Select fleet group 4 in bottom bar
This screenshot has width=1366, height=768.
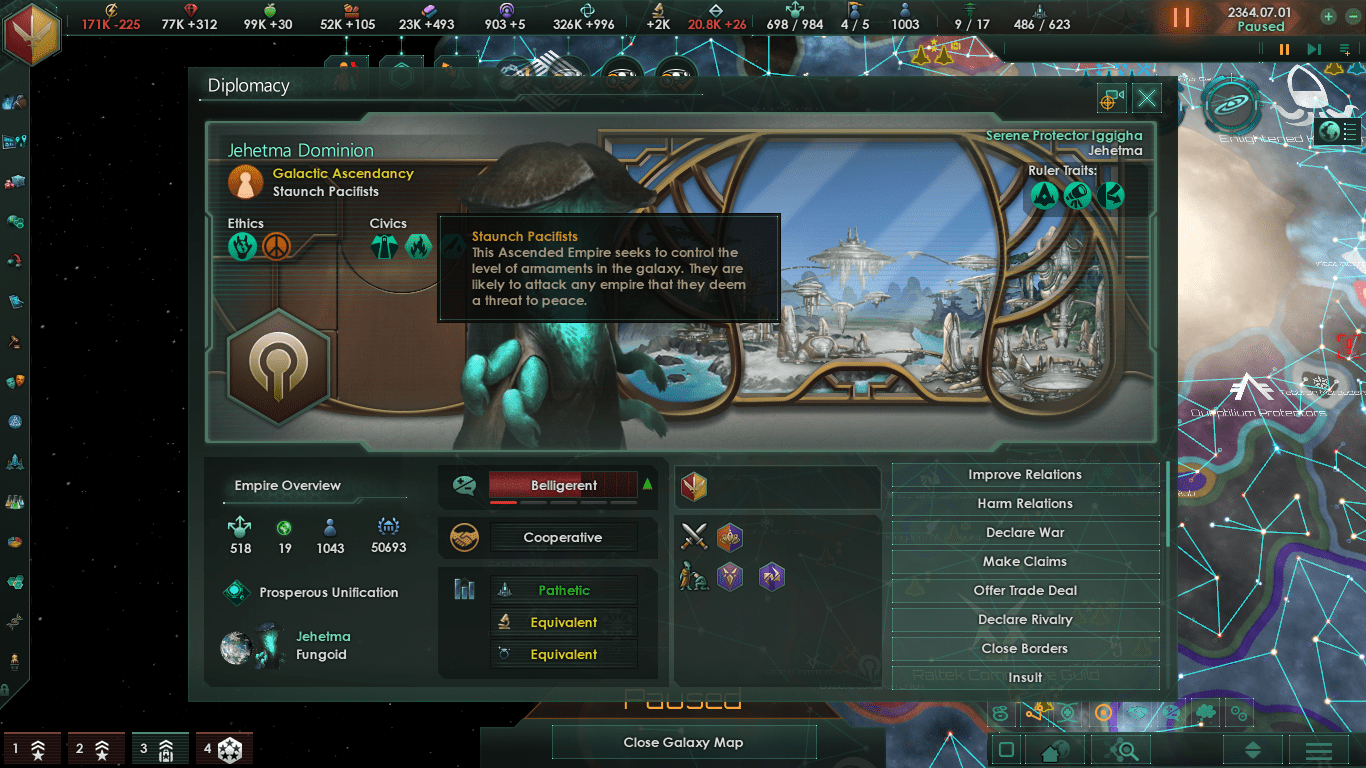pos(222,748)
